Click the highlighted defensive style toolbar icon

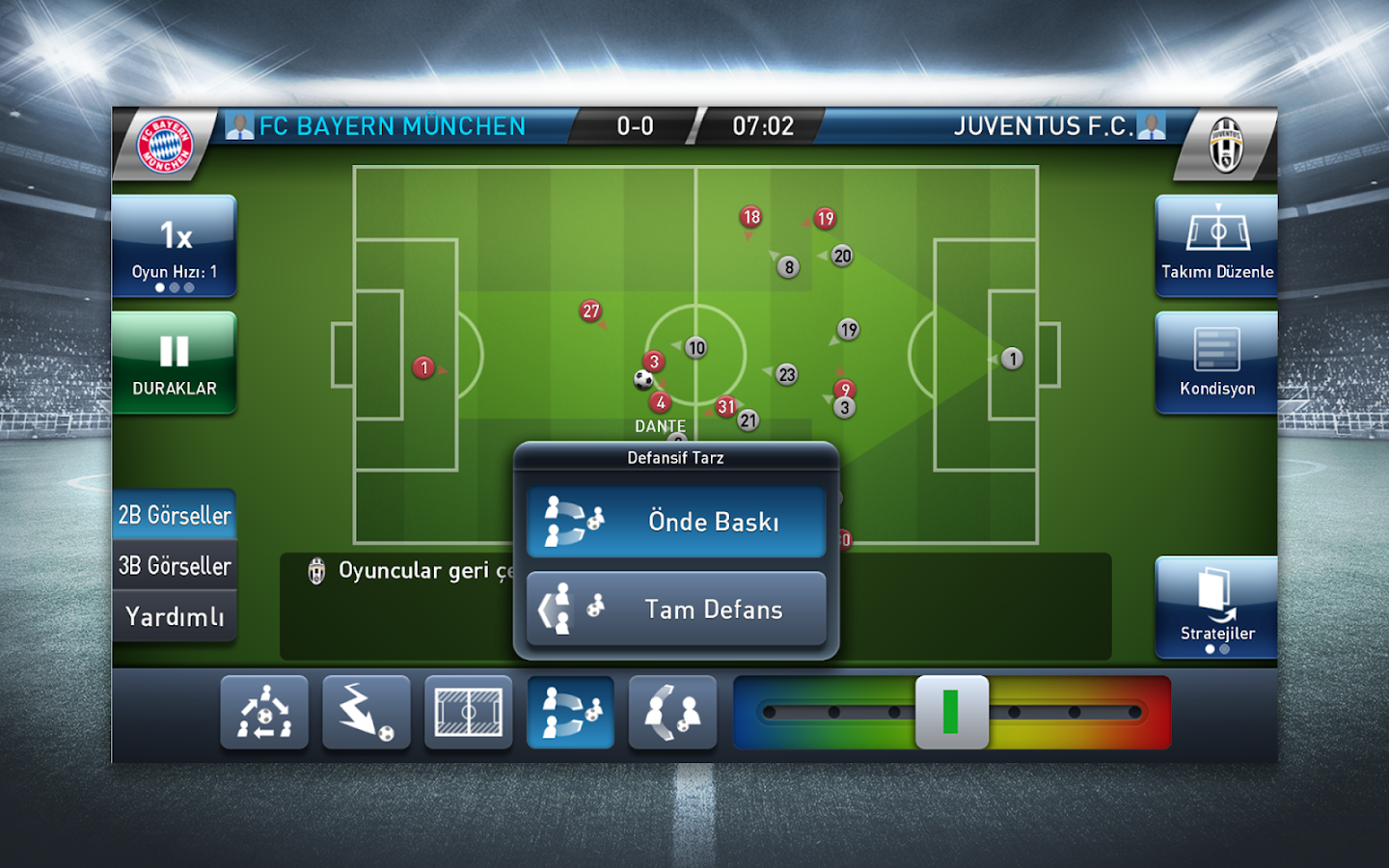coord(571,713)
